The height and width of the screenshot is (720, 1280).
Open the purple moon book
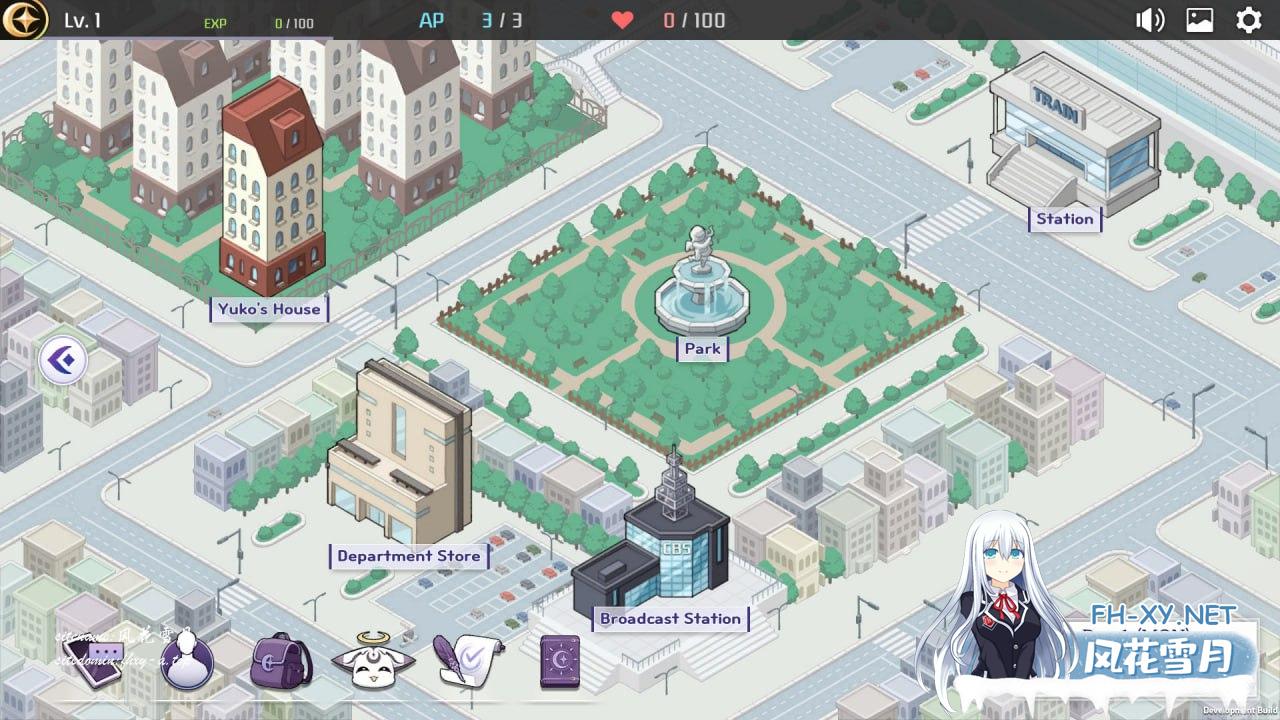tap(560, 661)
